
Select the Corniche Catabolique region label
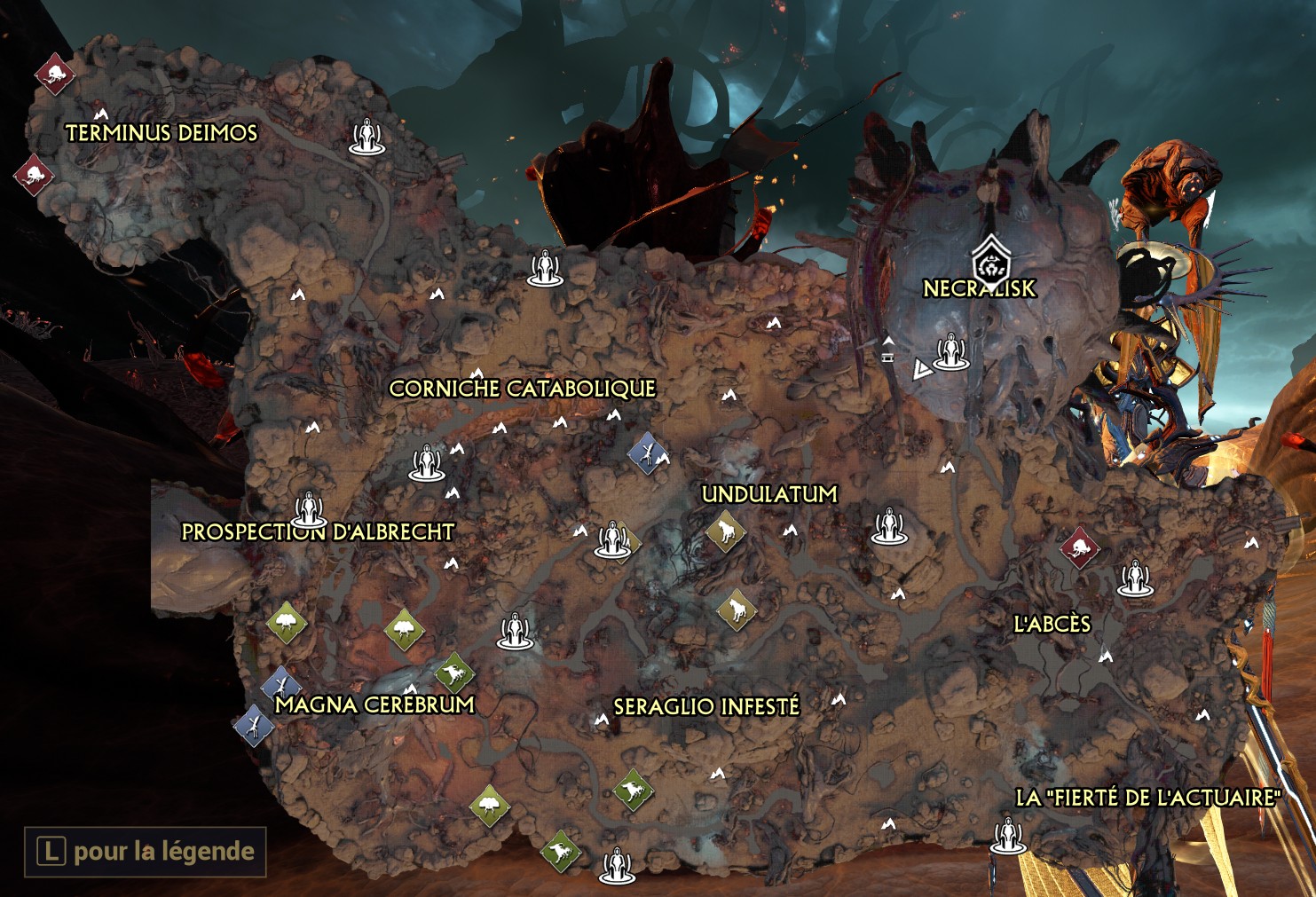coord(522,389)
